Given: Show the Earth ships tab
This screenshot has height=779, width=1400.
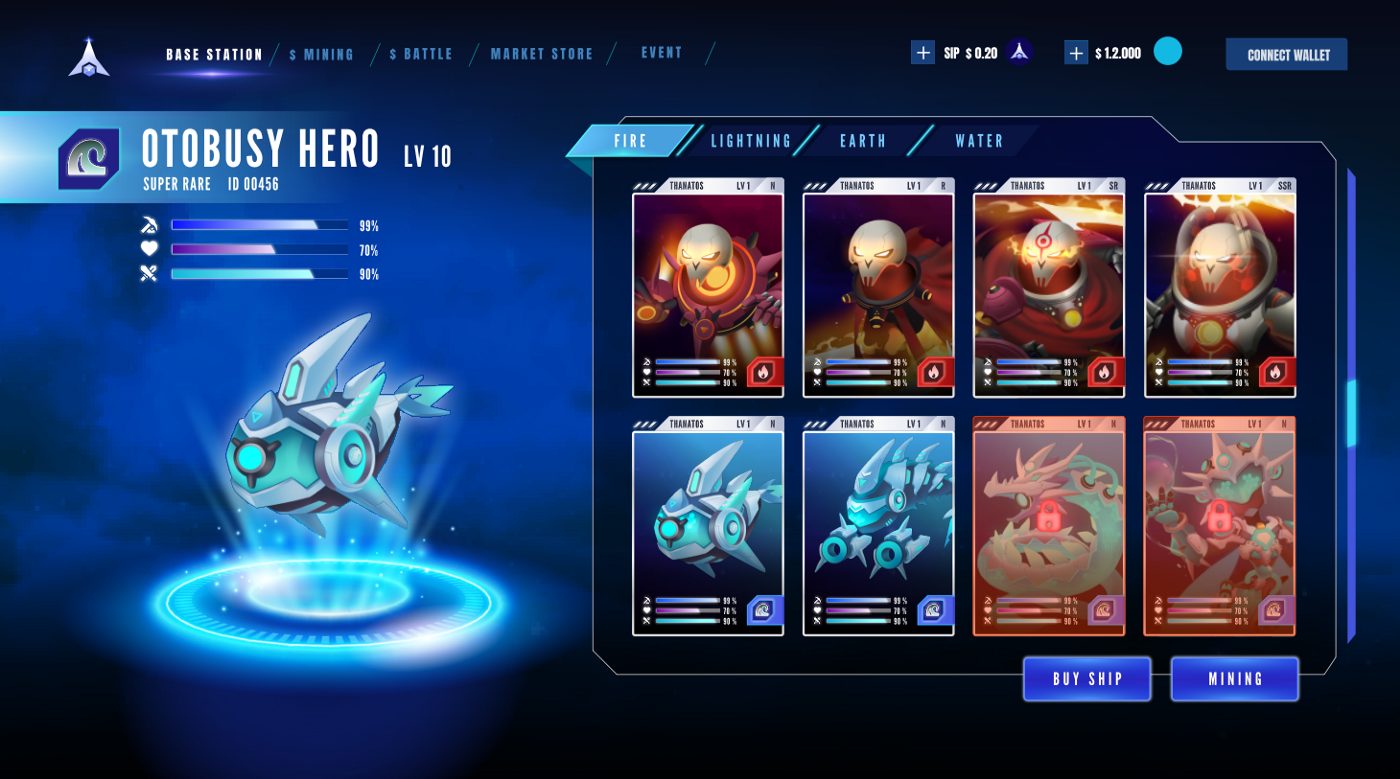Looking at the screenshot, I should click(863, 141).
